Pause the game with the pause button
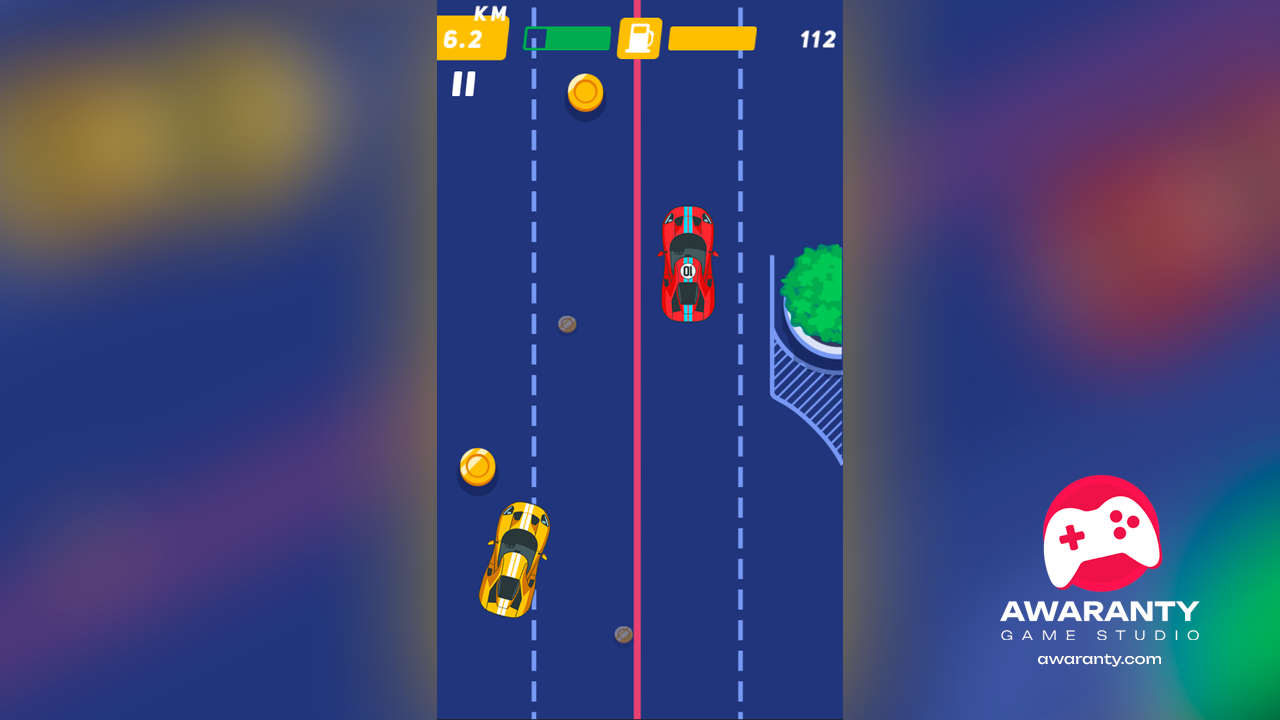The image size is (1280, 720). tap(463, 84)
